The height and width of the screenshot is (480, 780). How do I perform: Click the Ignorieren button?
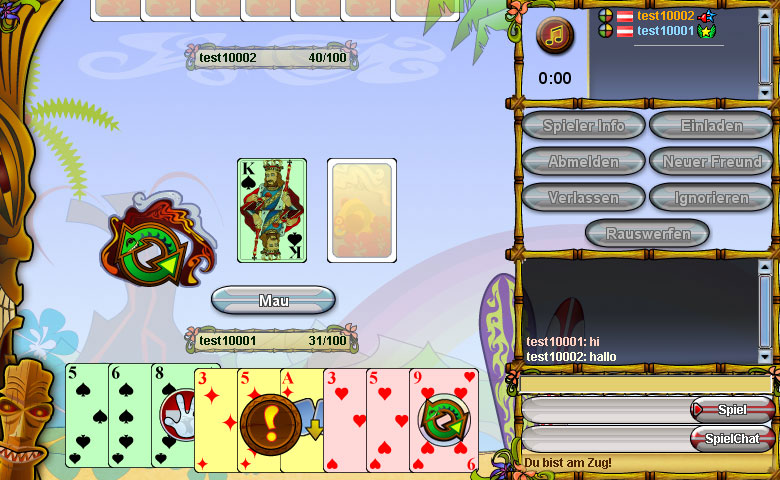point(711,197)
